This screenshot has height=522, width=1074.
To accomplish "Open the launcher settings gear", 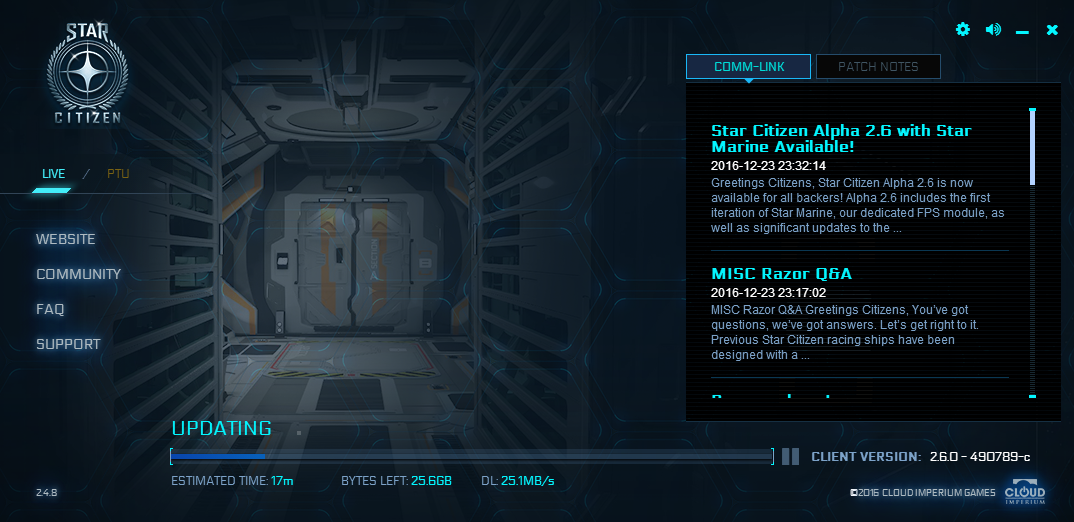I will tap(963, 30).
